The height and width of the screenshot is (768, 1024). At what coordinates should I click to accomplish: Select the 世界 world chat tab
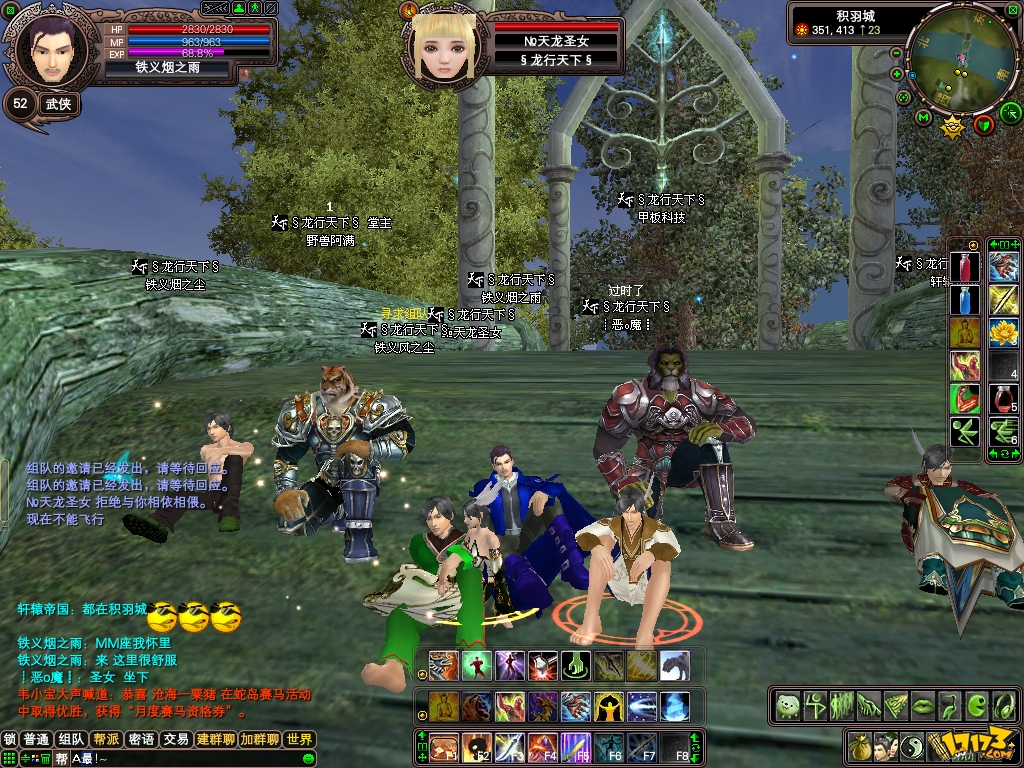[299, 740]
